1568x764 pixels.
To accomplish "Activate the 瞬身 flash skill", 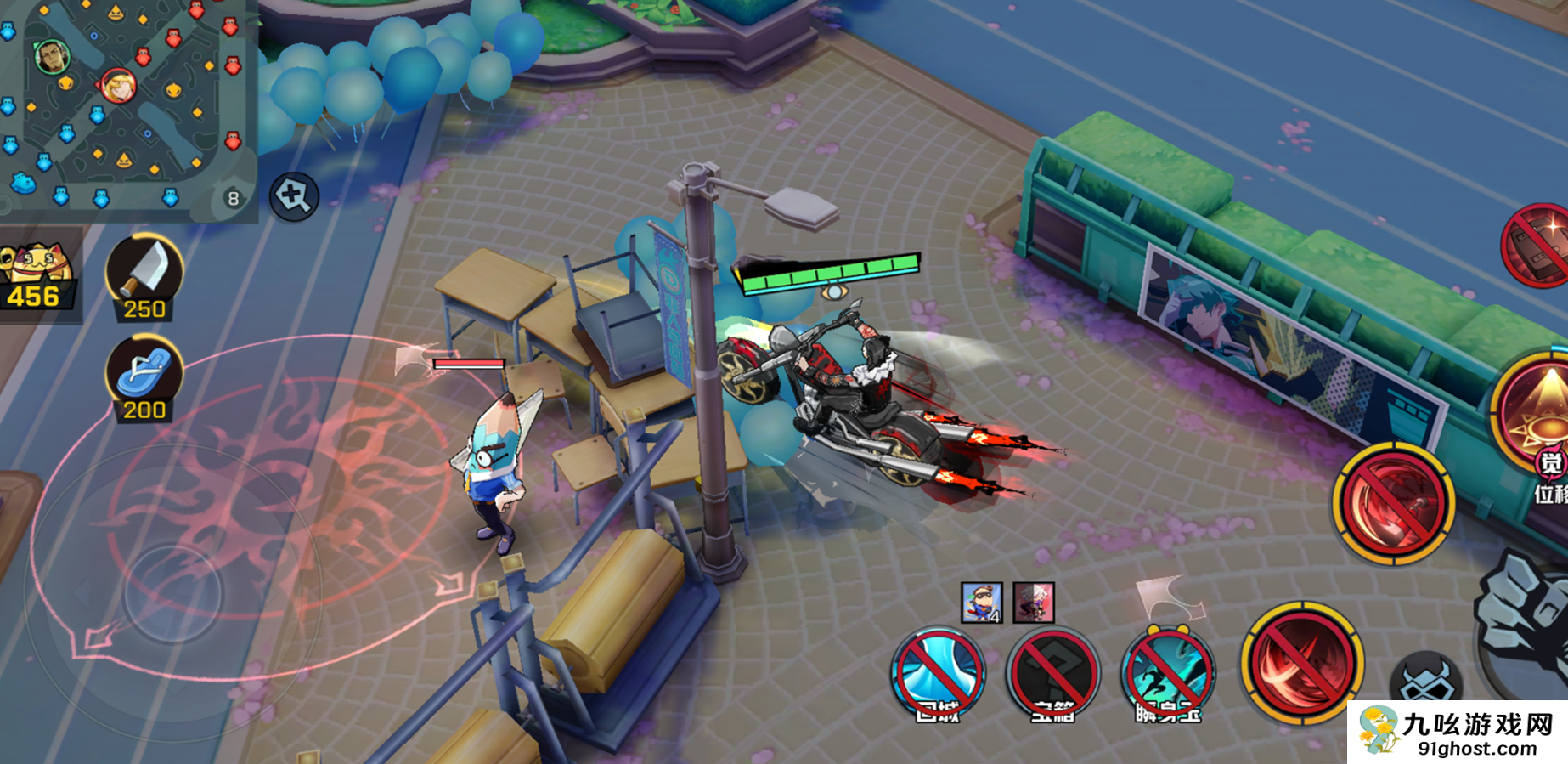I will coord(1169,676).
